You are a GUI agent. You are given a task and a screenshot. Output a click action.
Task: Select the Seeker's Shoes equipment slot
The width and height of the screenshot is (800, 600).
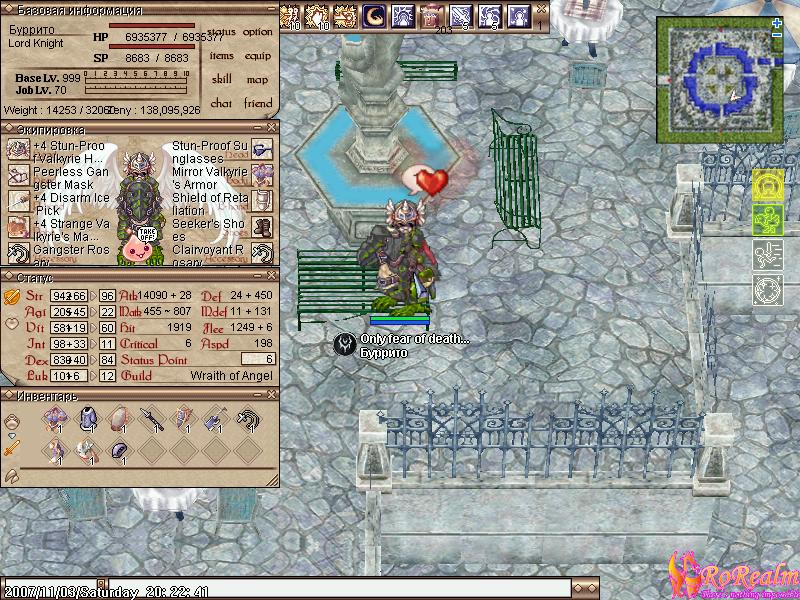(x=262, y=226)
